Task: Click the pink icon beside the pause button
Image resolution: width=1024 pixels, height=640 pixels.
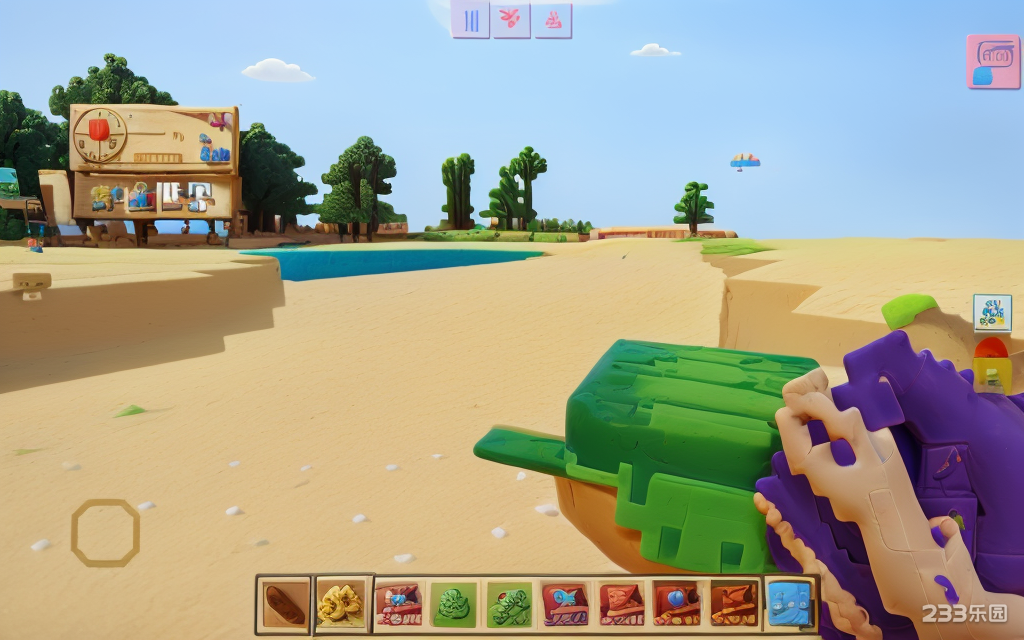Action: [511, 19]
